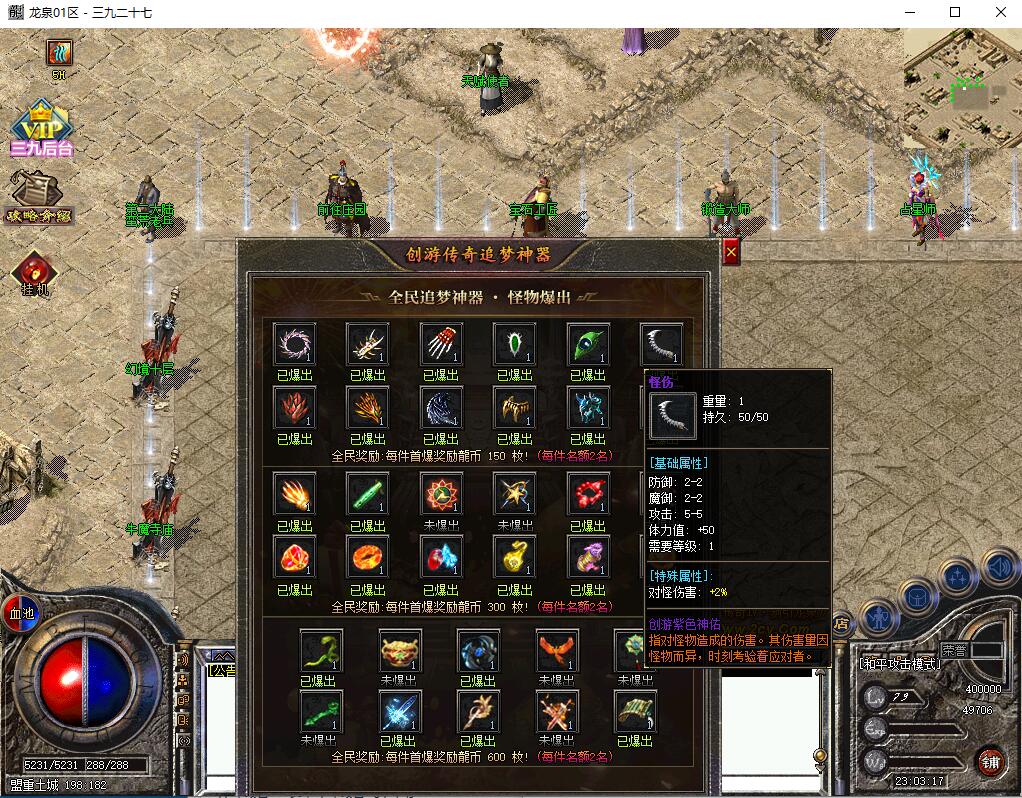1022x798 pixels.
Task: Select the golden beast mask item slot
Action: tap(400, 652)
